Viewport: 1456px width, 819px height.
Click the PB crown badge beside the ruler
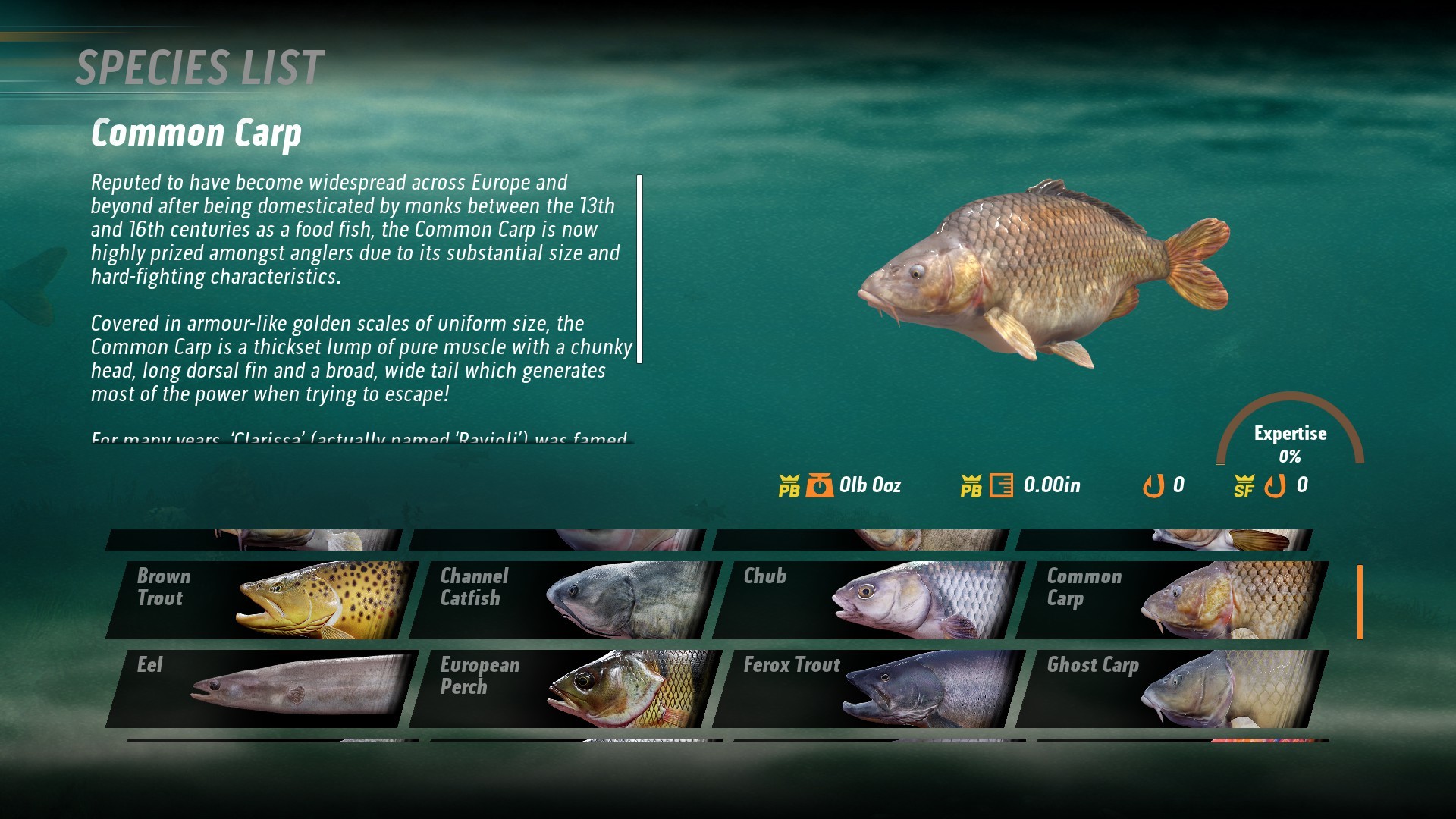point(973,485)
